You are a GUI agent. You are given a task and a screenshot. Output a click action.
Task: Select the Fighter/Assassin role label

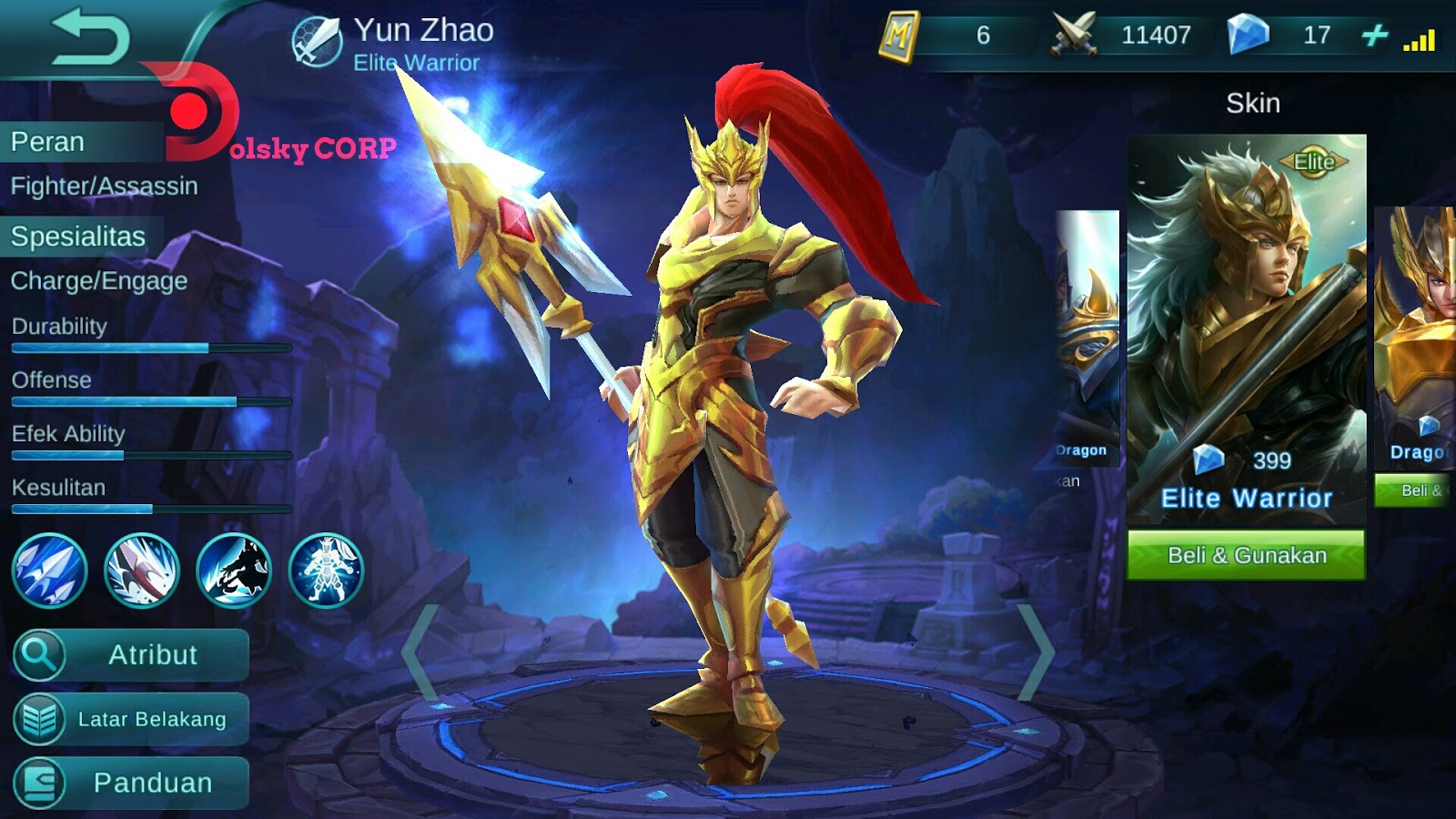(x=103, y=187)
